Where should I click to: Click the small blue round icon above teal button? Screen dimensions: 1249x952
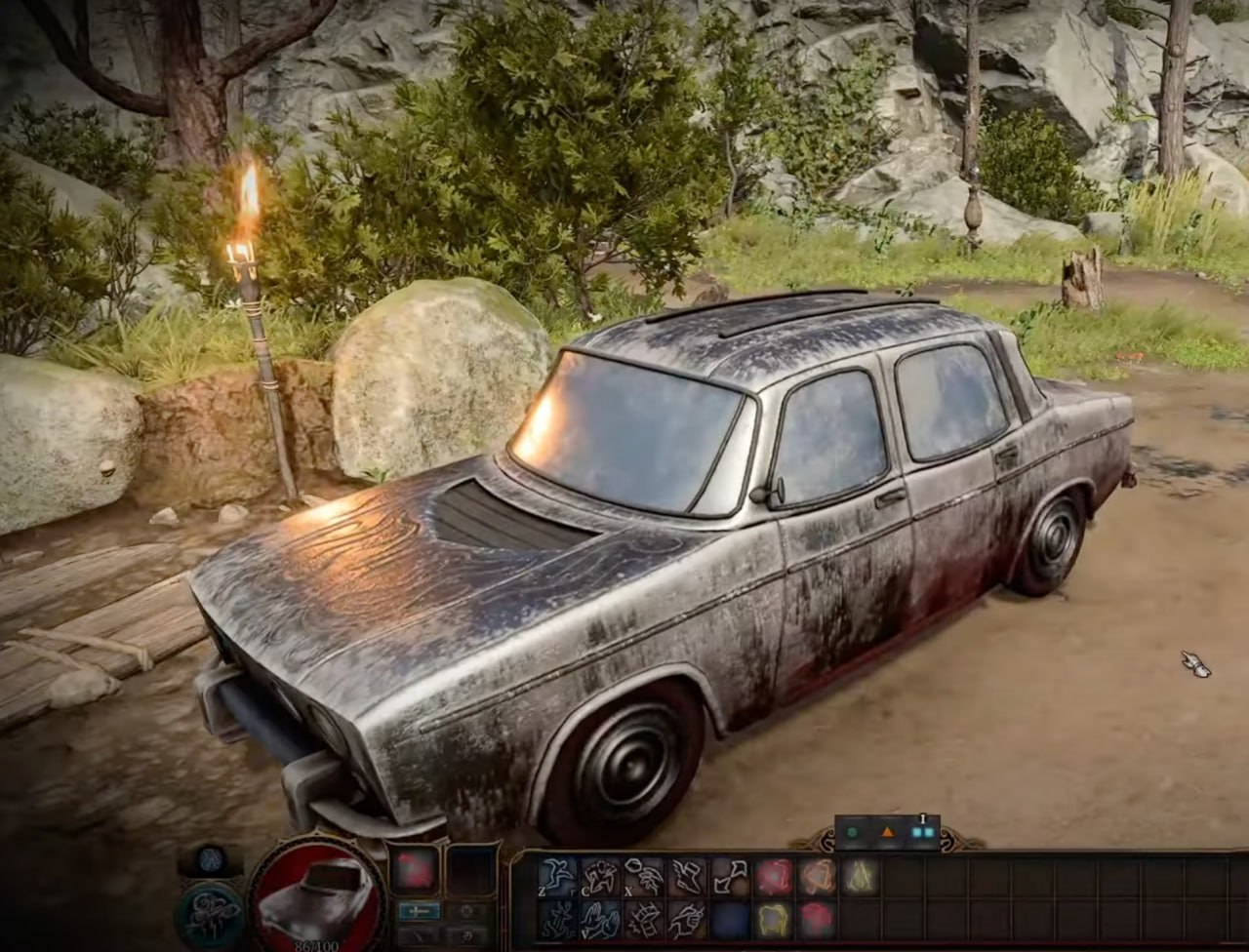[x=210, y=860]
